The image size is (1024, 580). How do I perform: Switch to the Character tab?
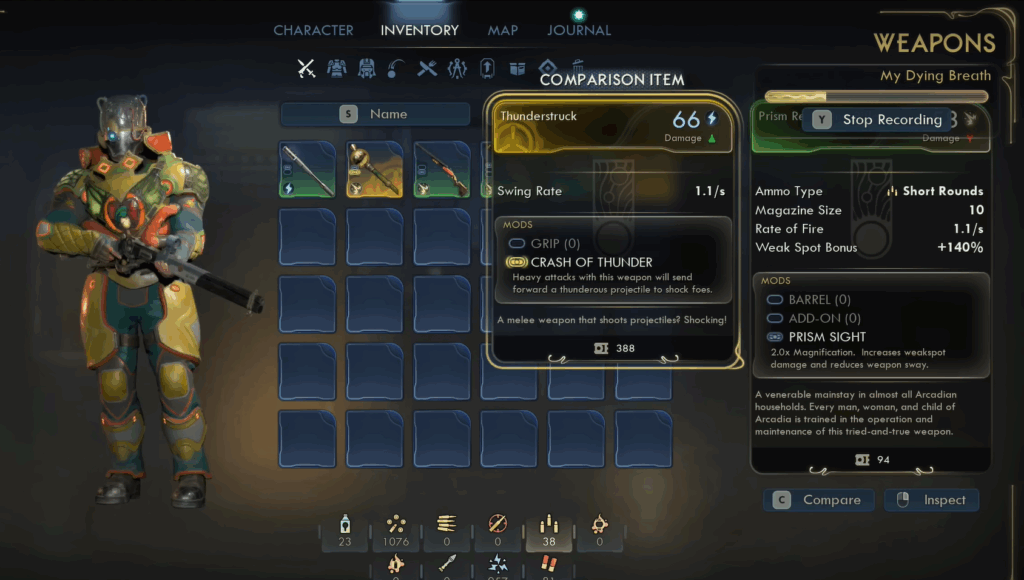[x=313, y=30]
